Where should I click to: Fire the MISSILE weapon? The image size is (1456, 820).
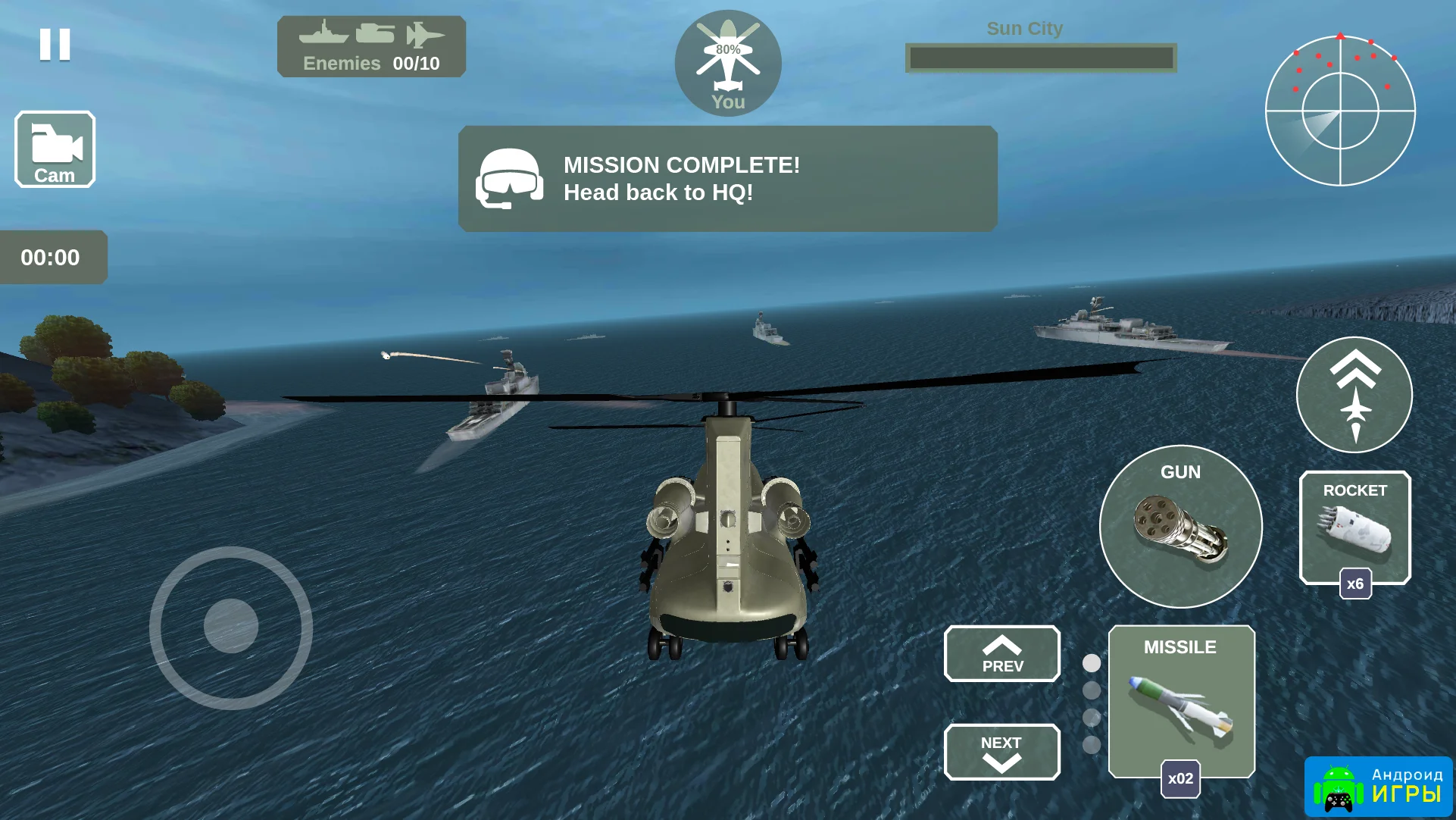tap(1181, 701)
